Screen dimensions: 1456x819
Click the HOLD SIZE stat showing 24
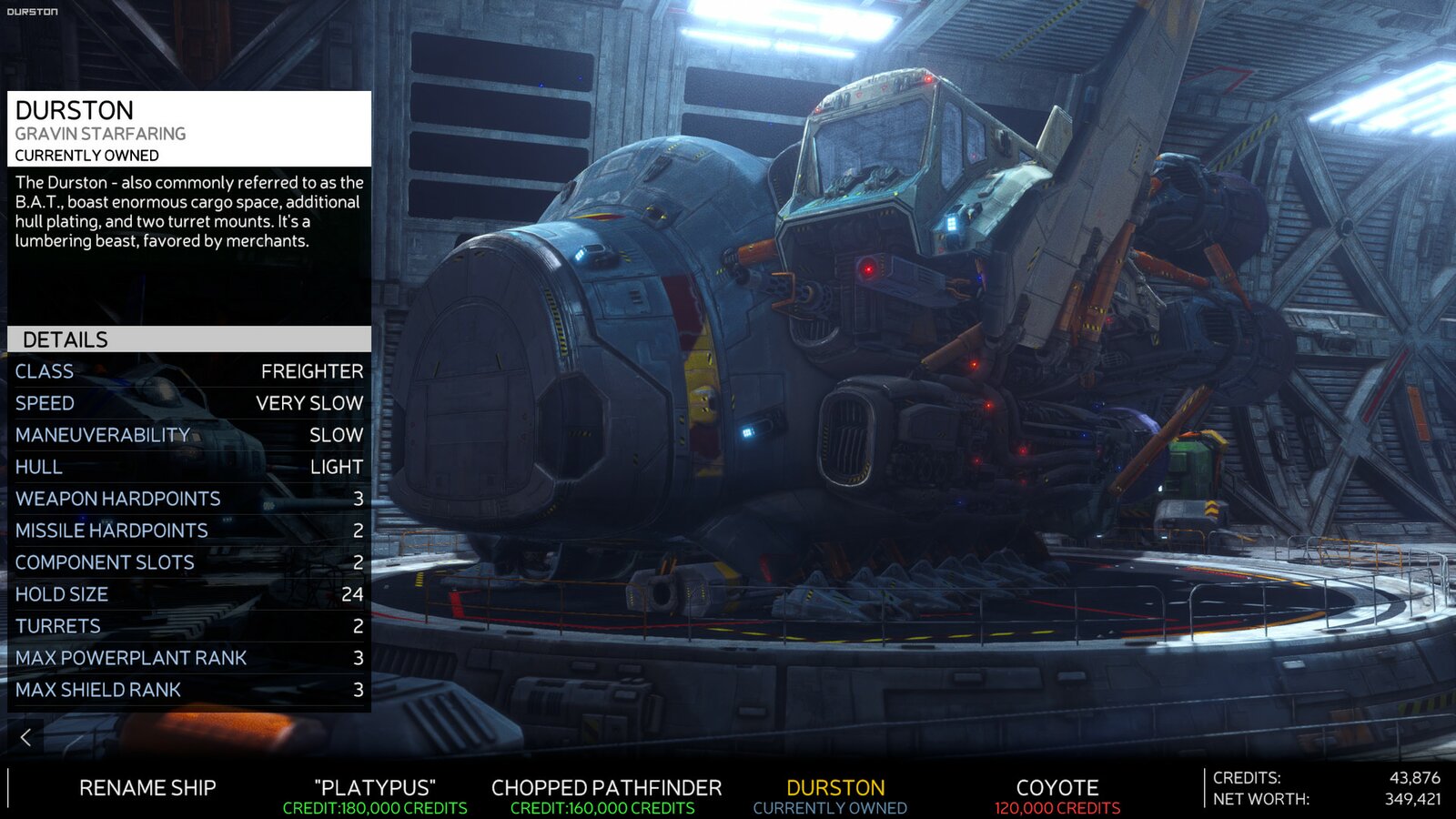click(182, 594)
